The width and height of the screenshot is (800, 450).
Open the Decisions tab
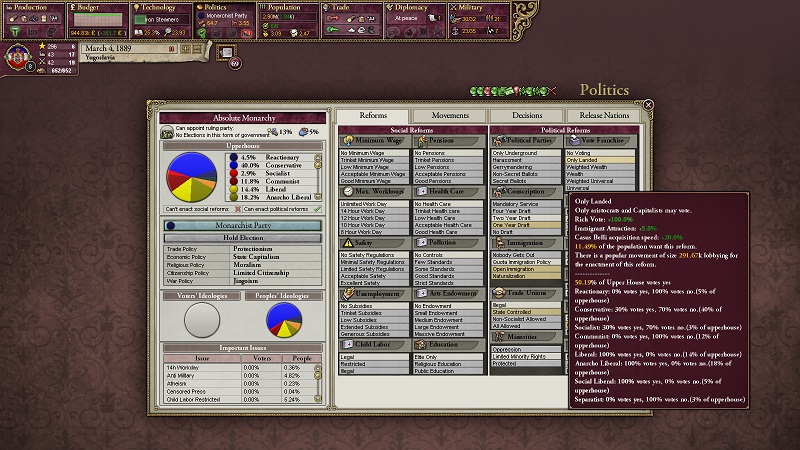pos(526,116)
